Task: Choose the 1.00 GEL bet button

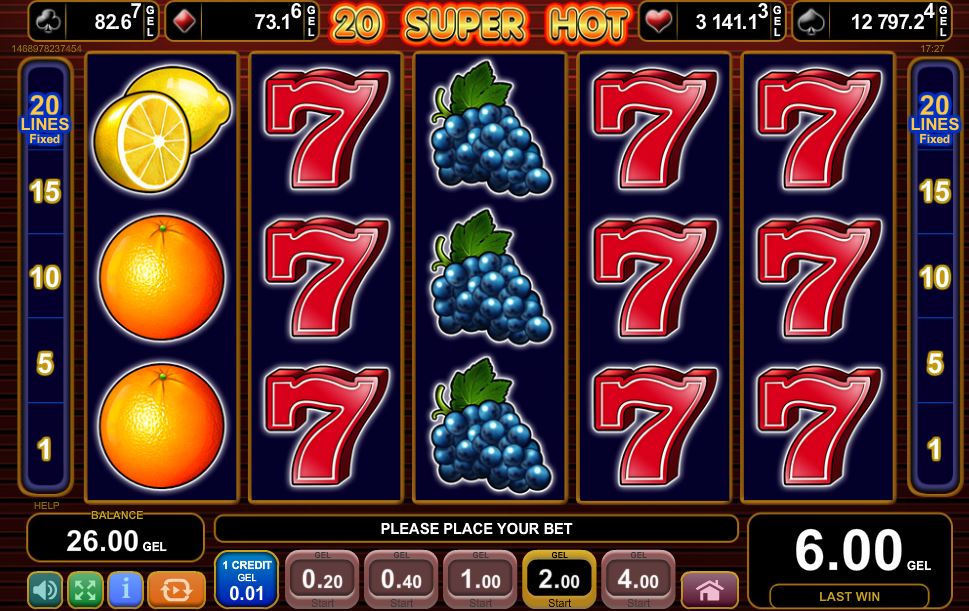Action: click(x=480, y=580)
